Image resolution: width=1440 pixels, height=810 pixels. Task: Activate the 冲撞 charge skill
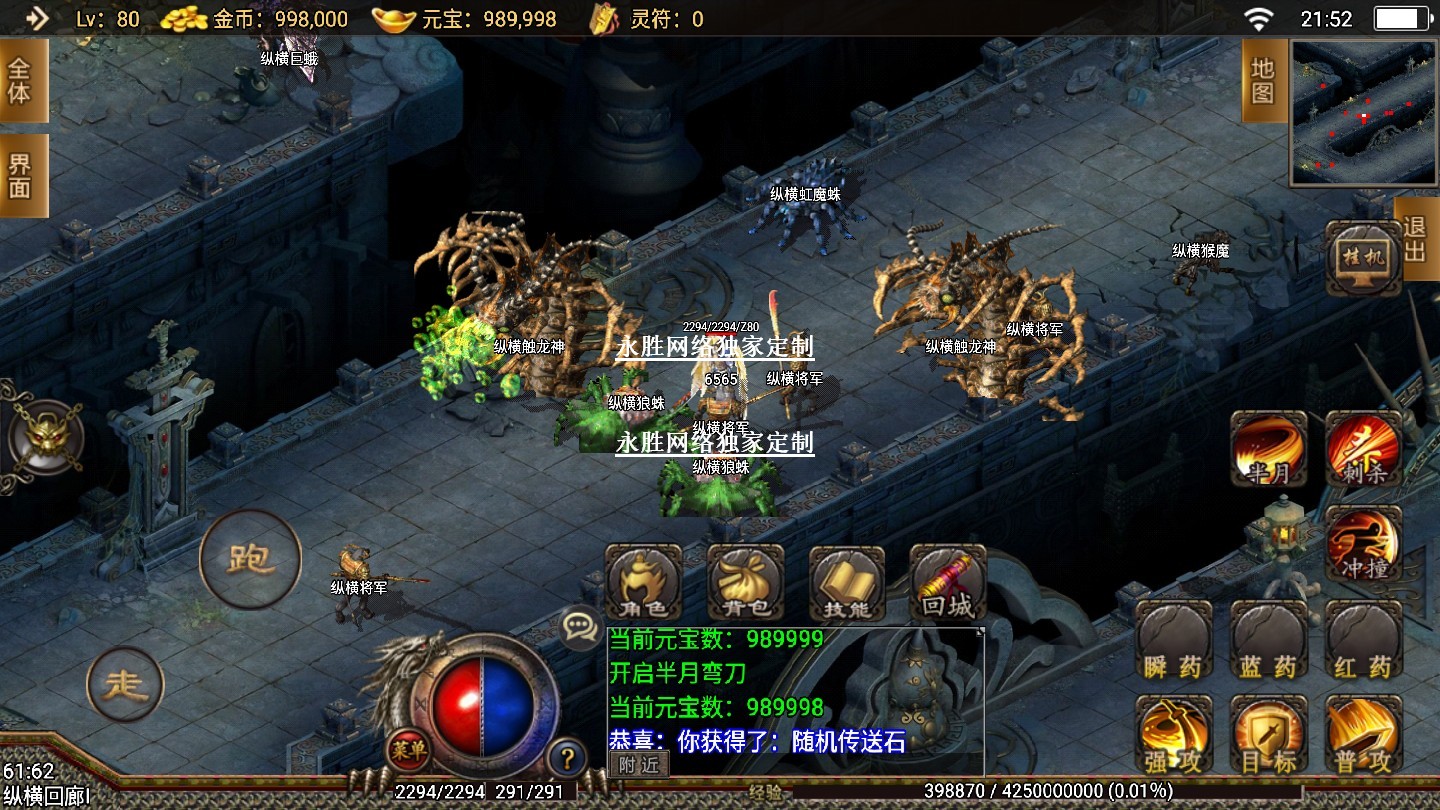pyautogui.click(x=1363, y=544)
